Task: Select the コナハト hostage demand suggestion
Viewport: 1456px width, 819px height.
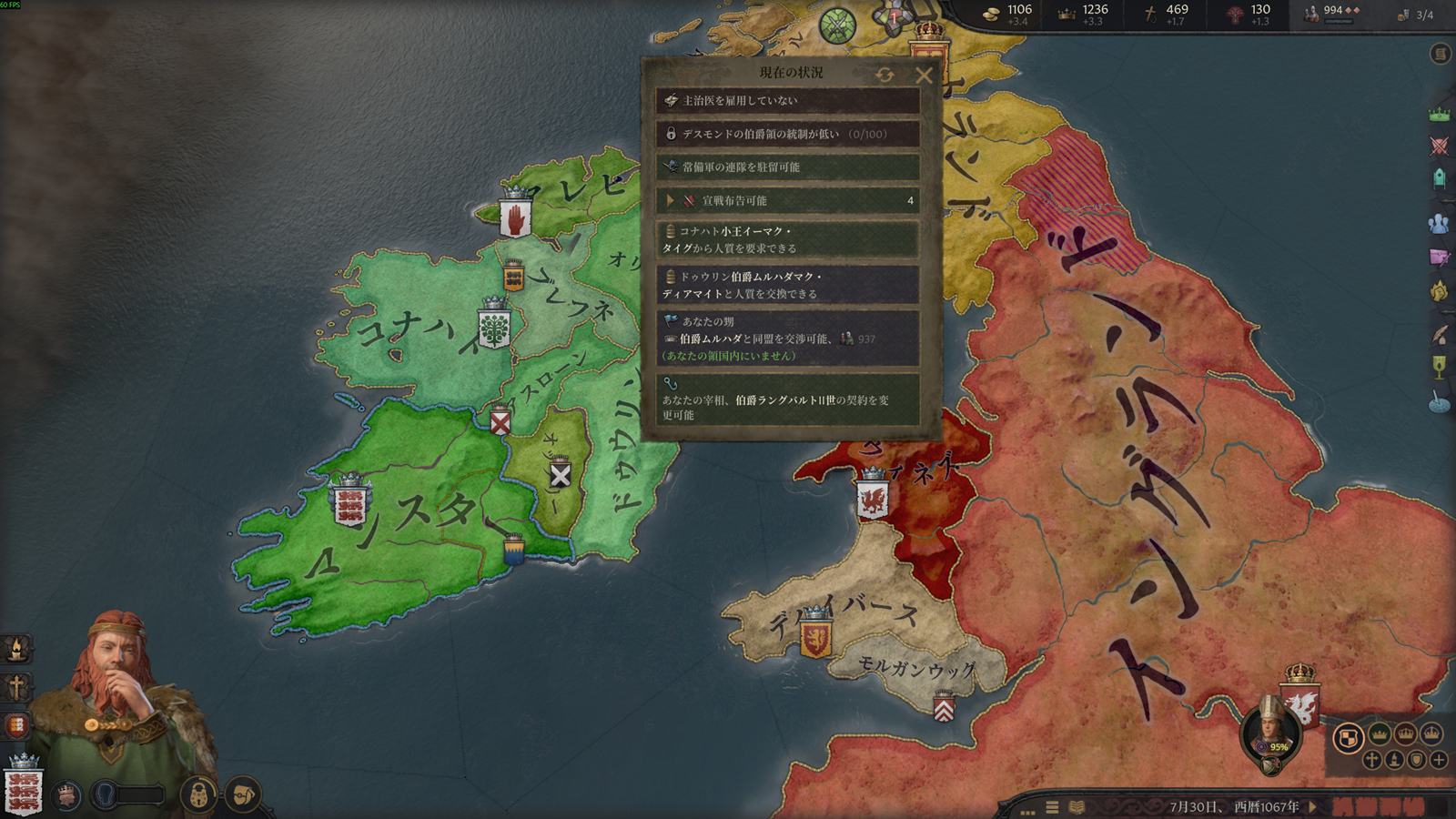Action: 787,239
